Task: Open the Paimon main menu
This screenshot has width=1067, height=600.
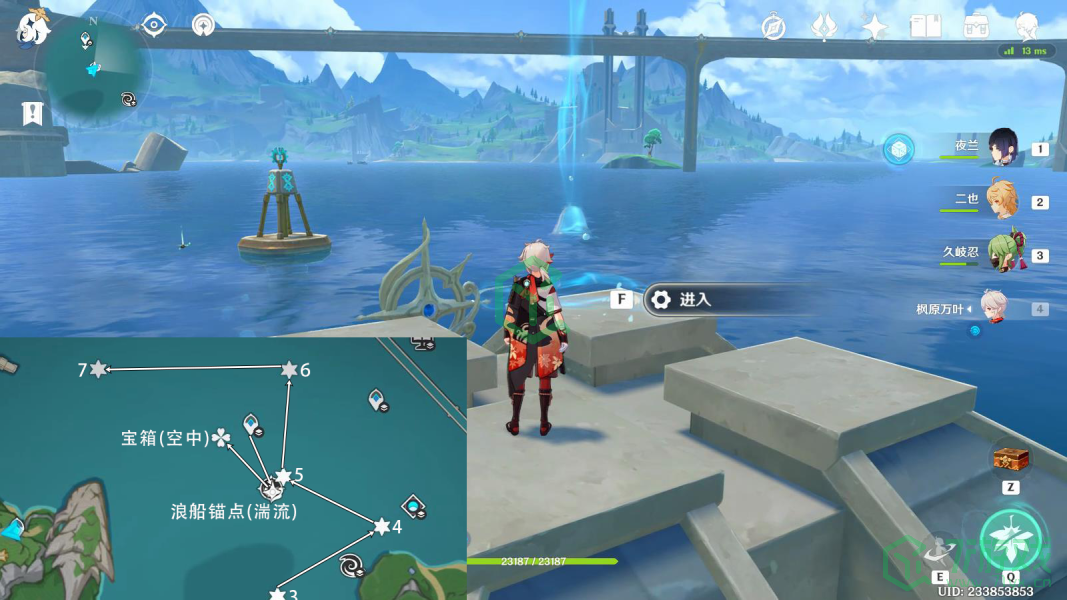Action: [32, 28]
